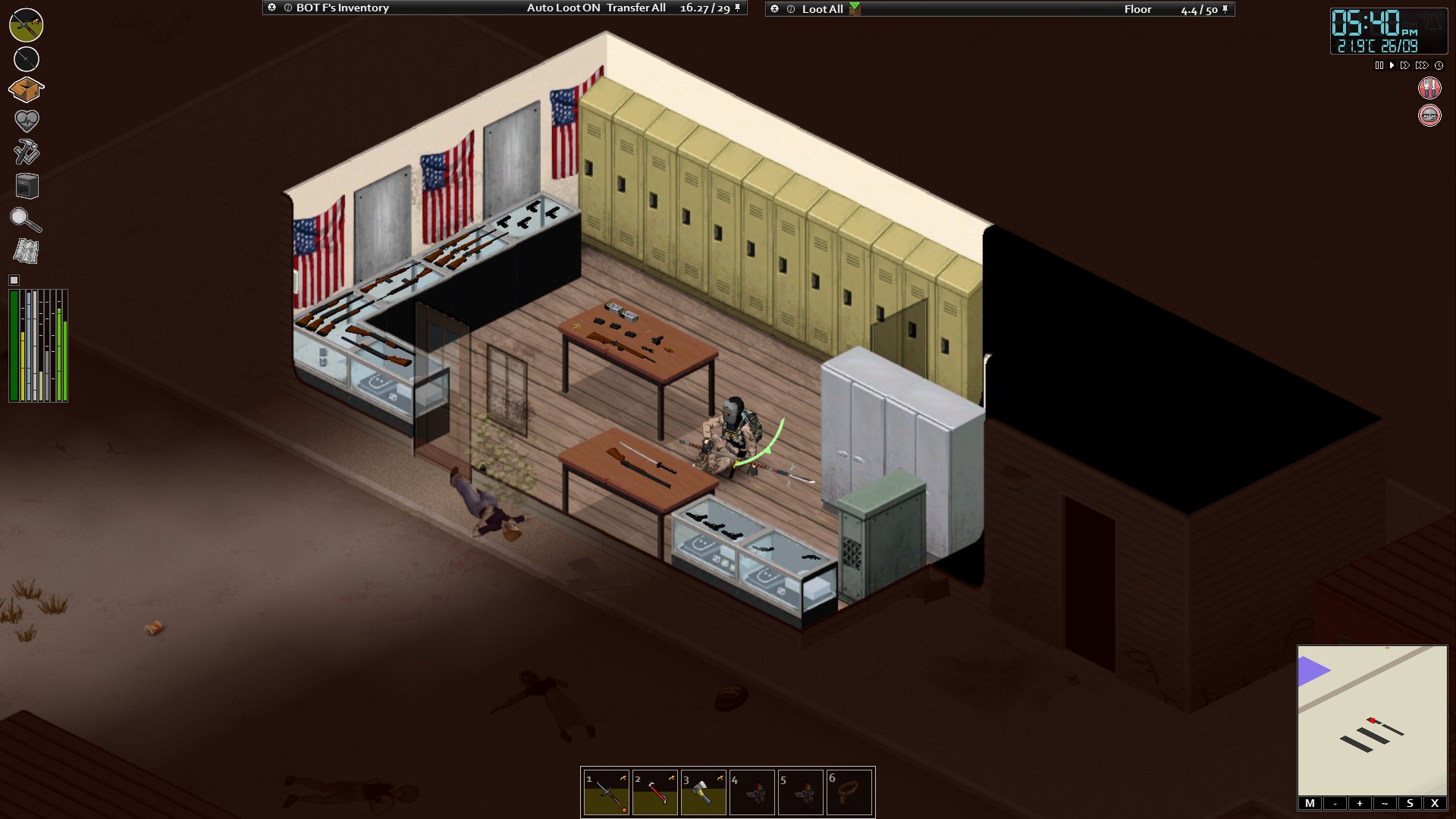
Task: Select the spear in hotbar slot 1
Action: [604, 792]
